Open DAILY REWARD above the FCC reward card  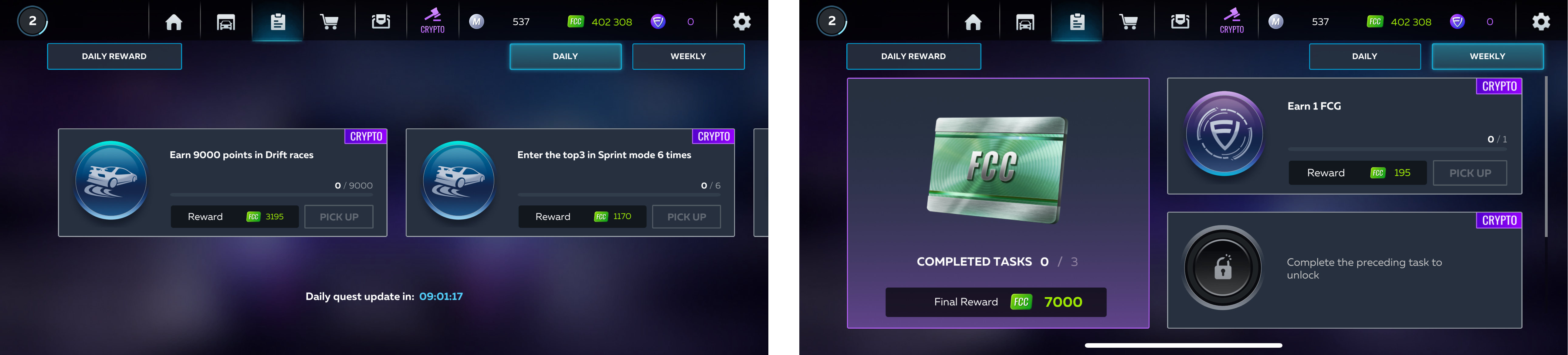click(913, 57)
